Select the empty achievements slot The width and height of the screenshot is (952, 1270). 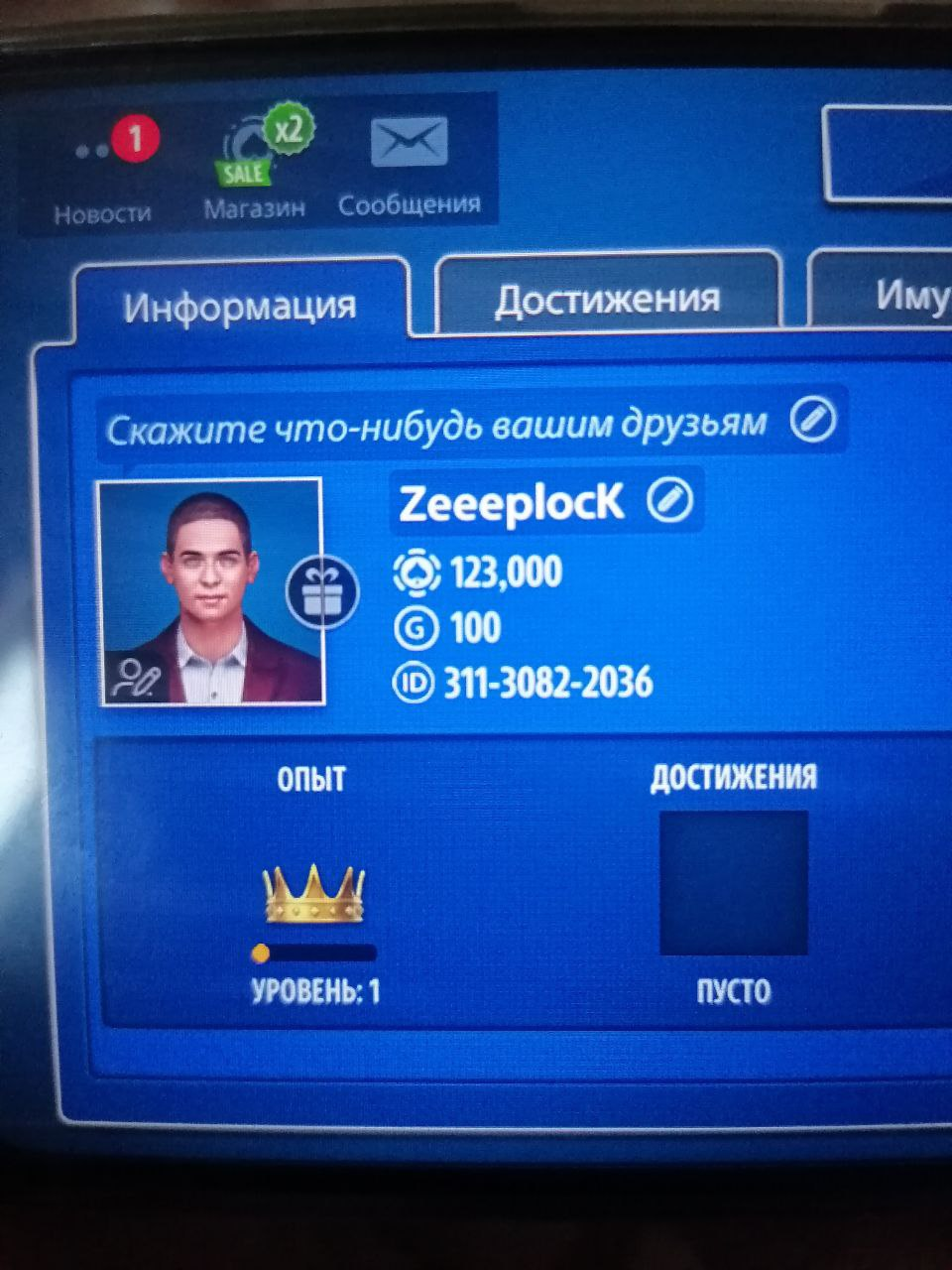(x=733, y=882)
